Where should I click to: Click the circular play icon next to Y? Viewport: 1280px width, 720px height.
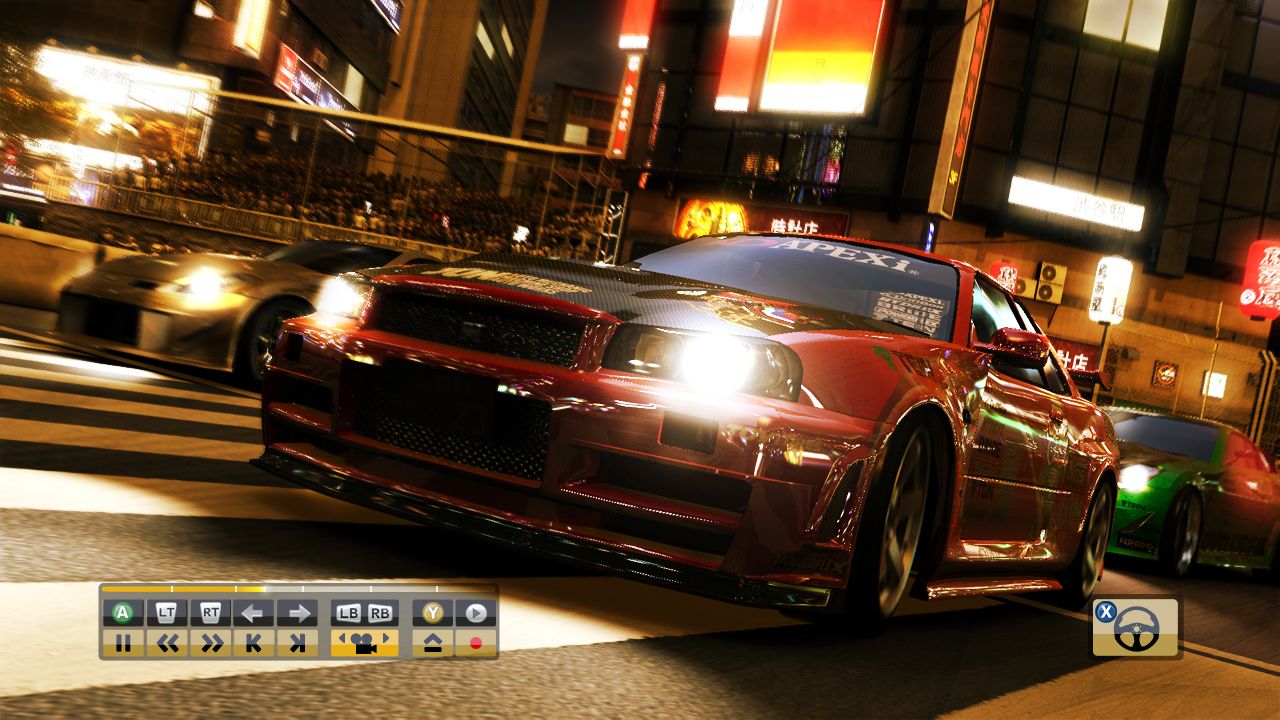click(x=475, y=613)
